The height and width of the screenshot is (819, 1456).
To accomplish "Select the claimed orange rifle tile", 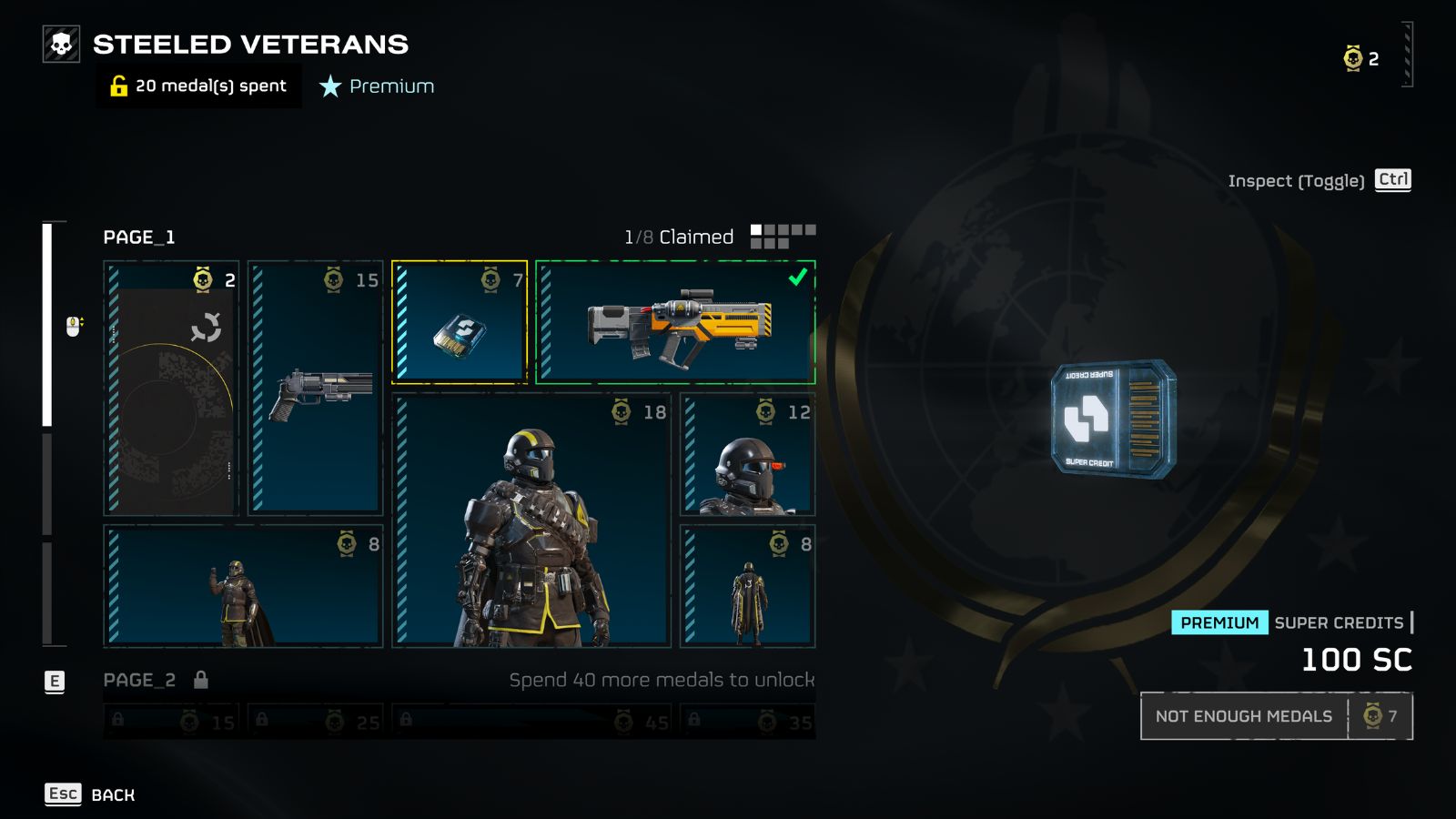I will pyautogui.click(x=675, y=322).
